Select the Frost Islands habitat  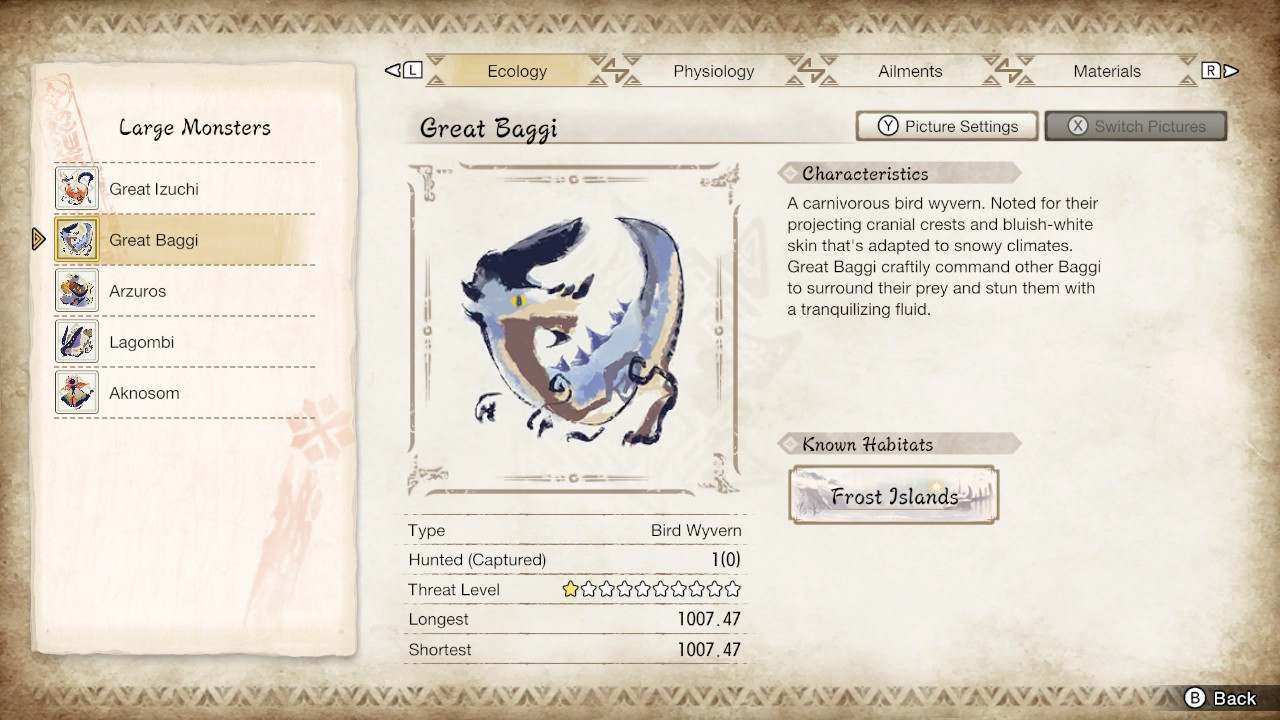point(894,495)
